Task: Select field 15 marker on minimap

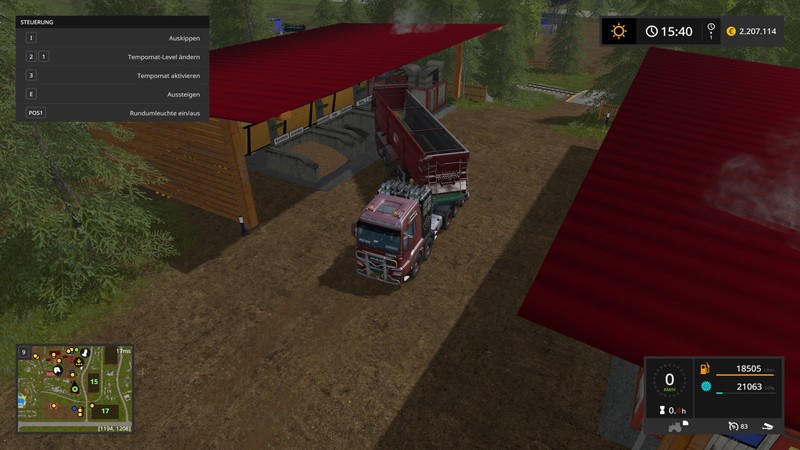Action: (94, 381)
